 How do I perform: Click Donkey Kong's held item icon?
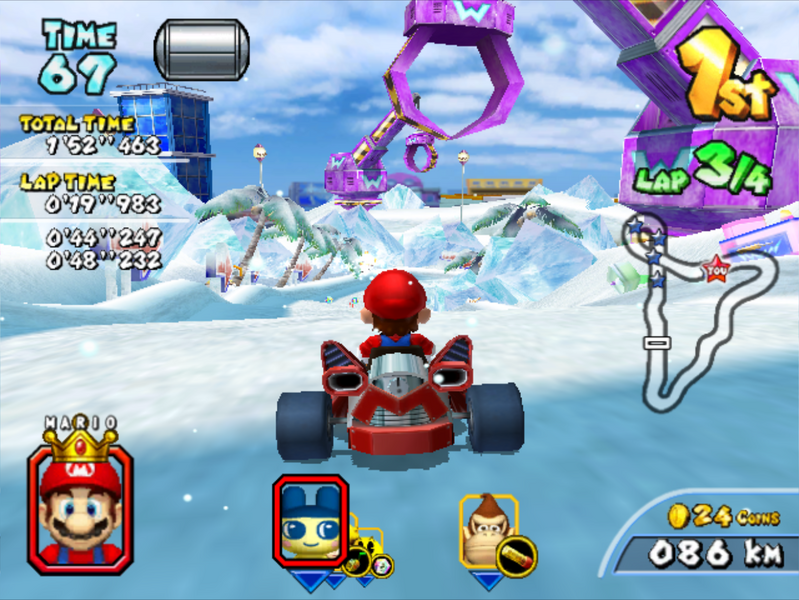tap(518, 555)
